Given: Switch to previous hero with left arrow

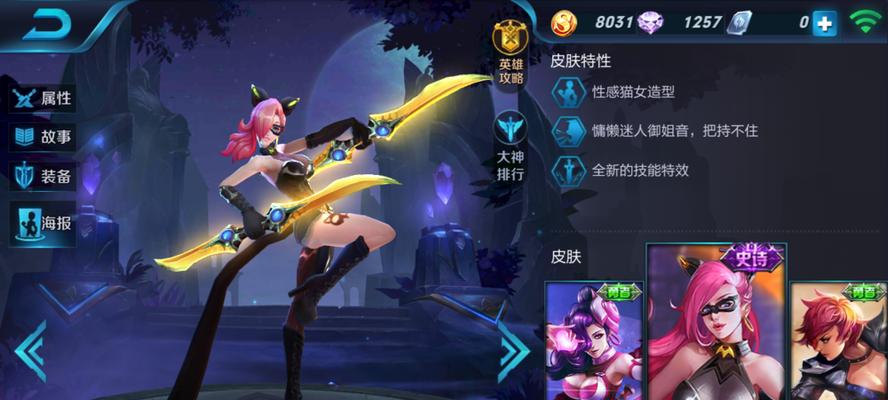Looking at the screenshot, I should pyautogui.click(x=29, y=349).
